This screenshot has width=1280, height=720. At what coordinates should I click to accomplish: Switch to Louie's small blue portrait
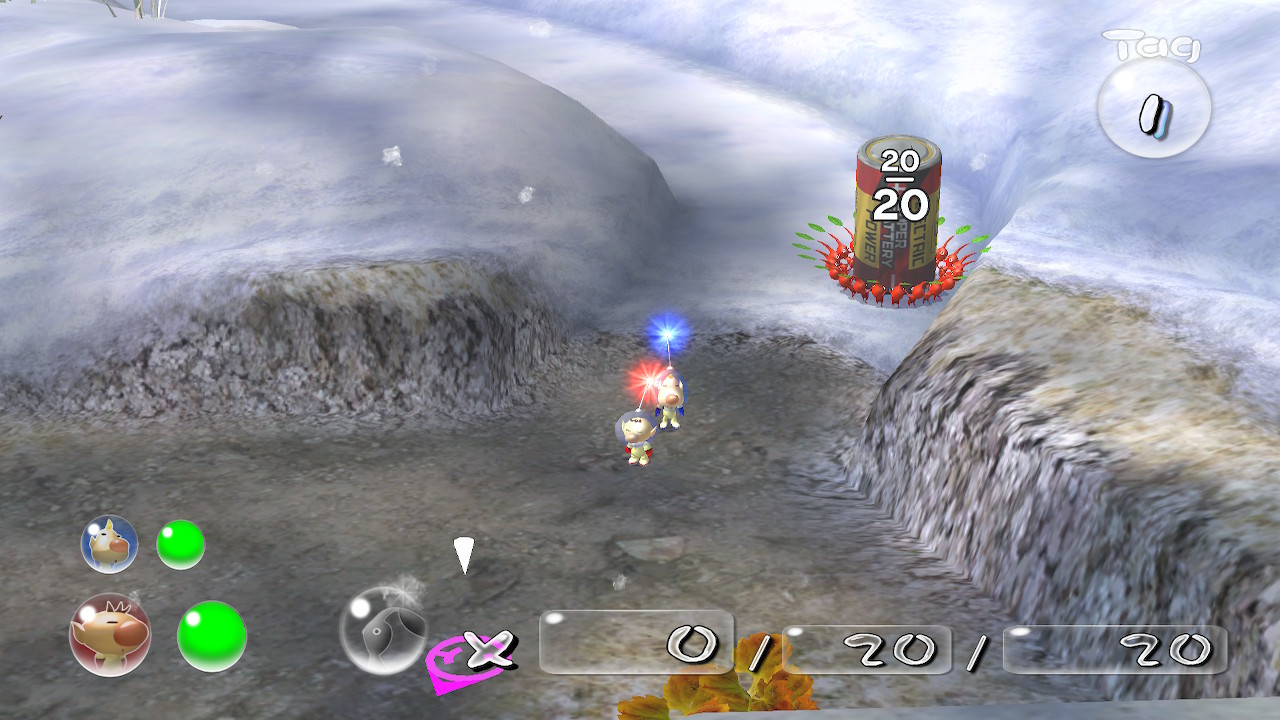tap(109, 544)
